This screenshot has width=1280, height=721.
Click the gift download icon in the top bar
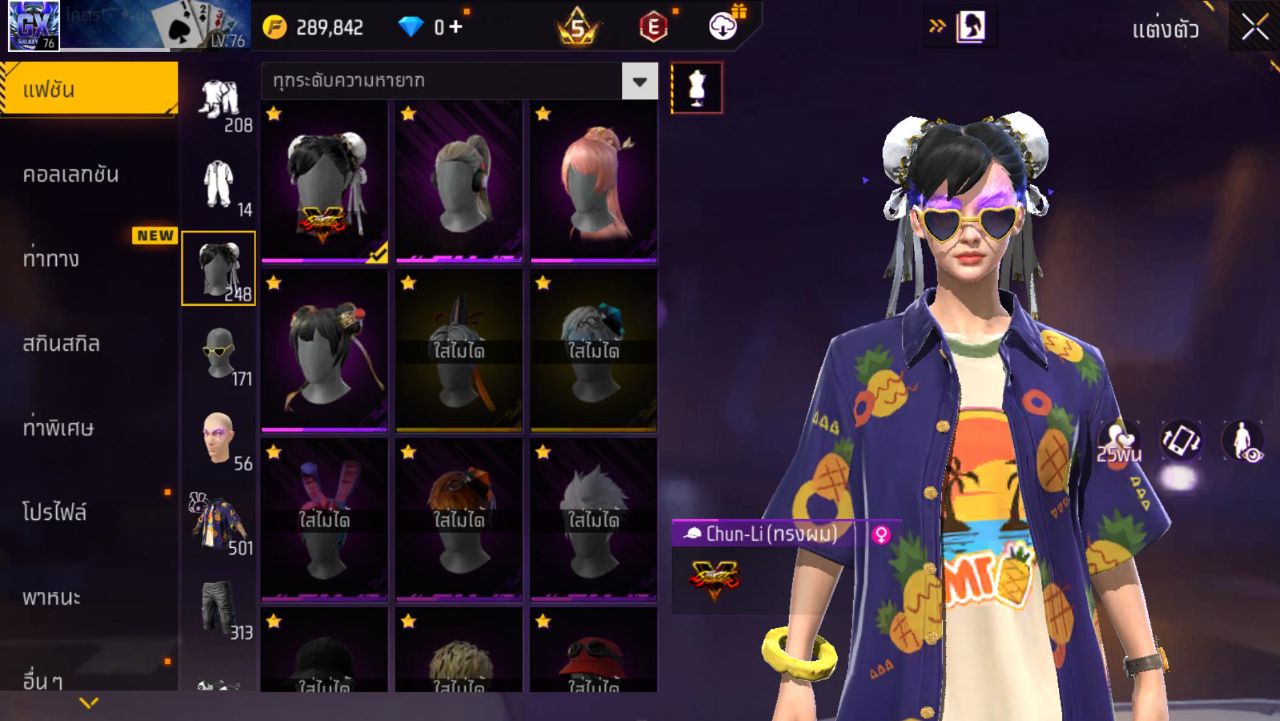tap(721, 26)
